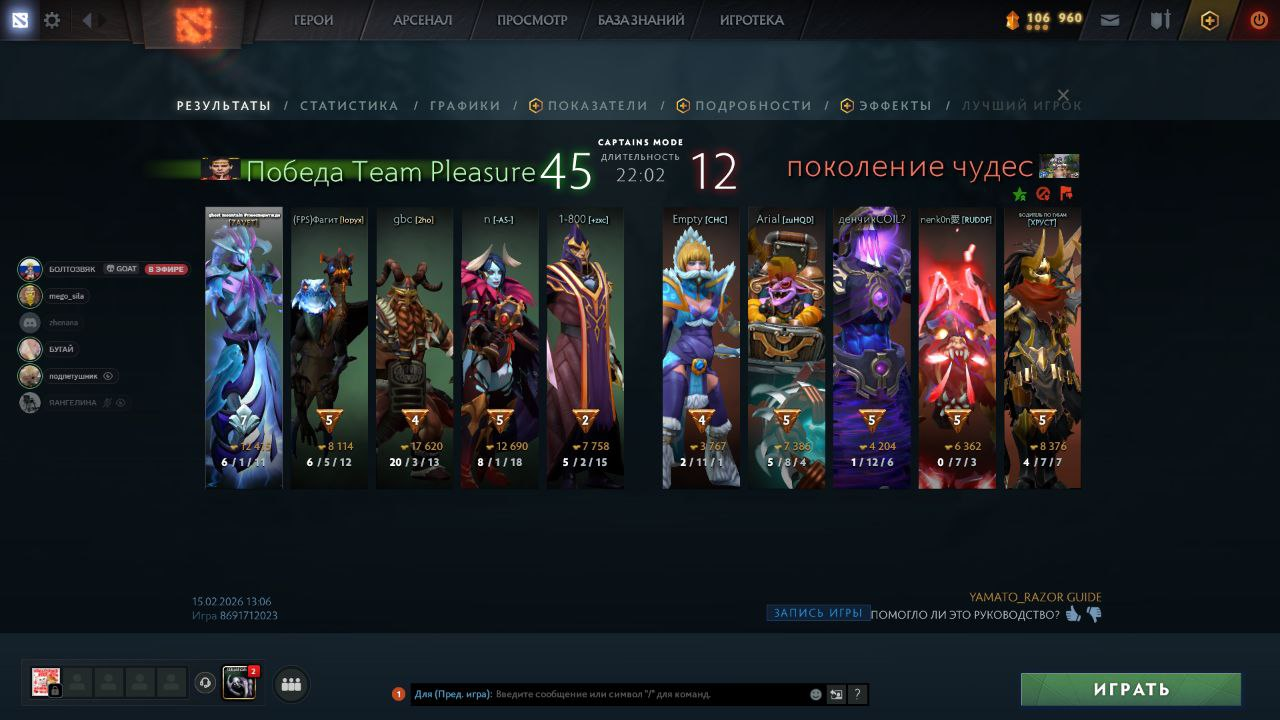Image resolution: width=1280 pixels, height=720 pixels.
Task: Open friend БОЛТОЗВЯК in the friends list
Action: point(70,269)
